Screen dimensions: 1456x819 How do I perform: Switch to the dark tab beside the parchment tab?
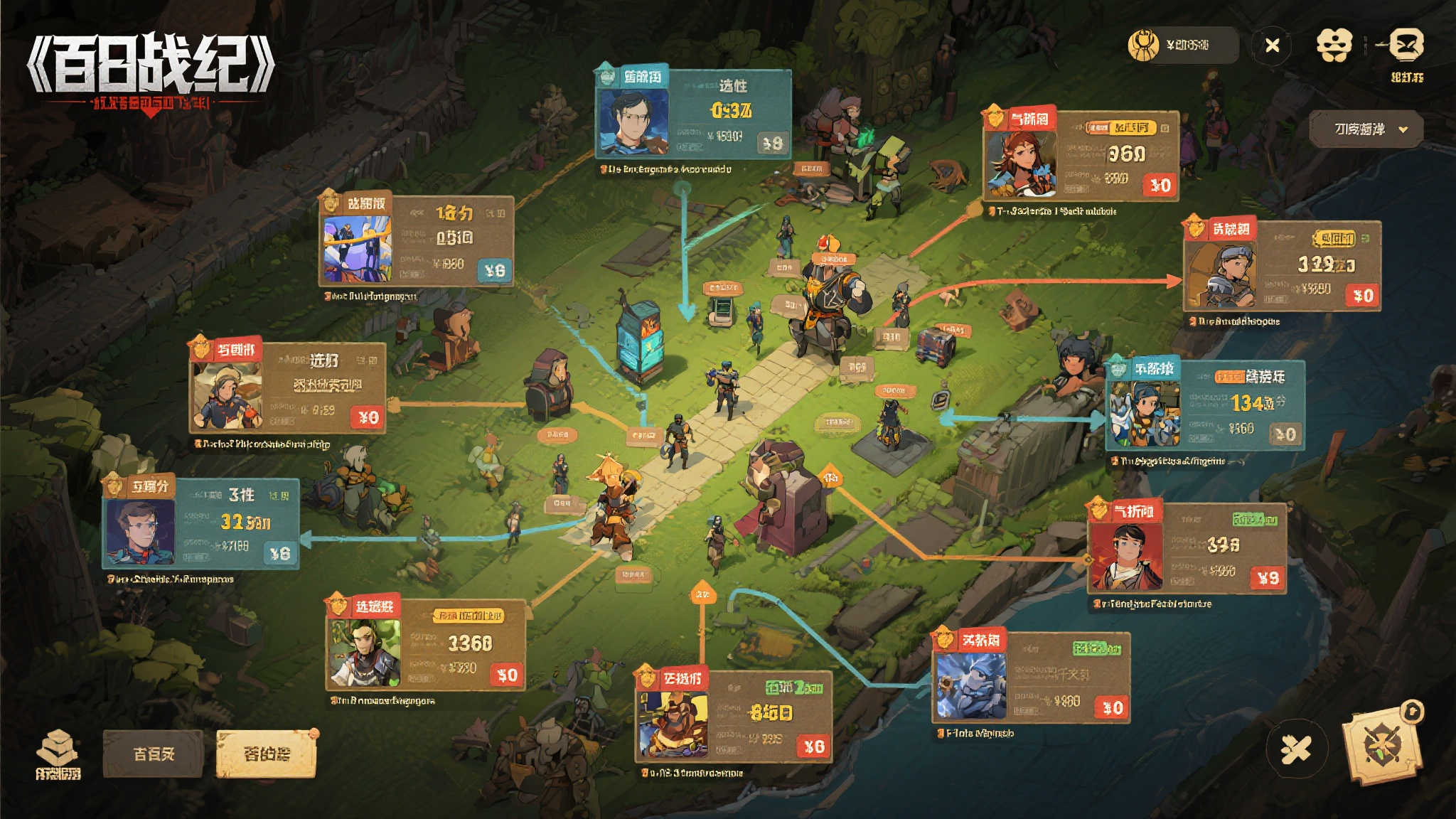(x=154, y=754)
